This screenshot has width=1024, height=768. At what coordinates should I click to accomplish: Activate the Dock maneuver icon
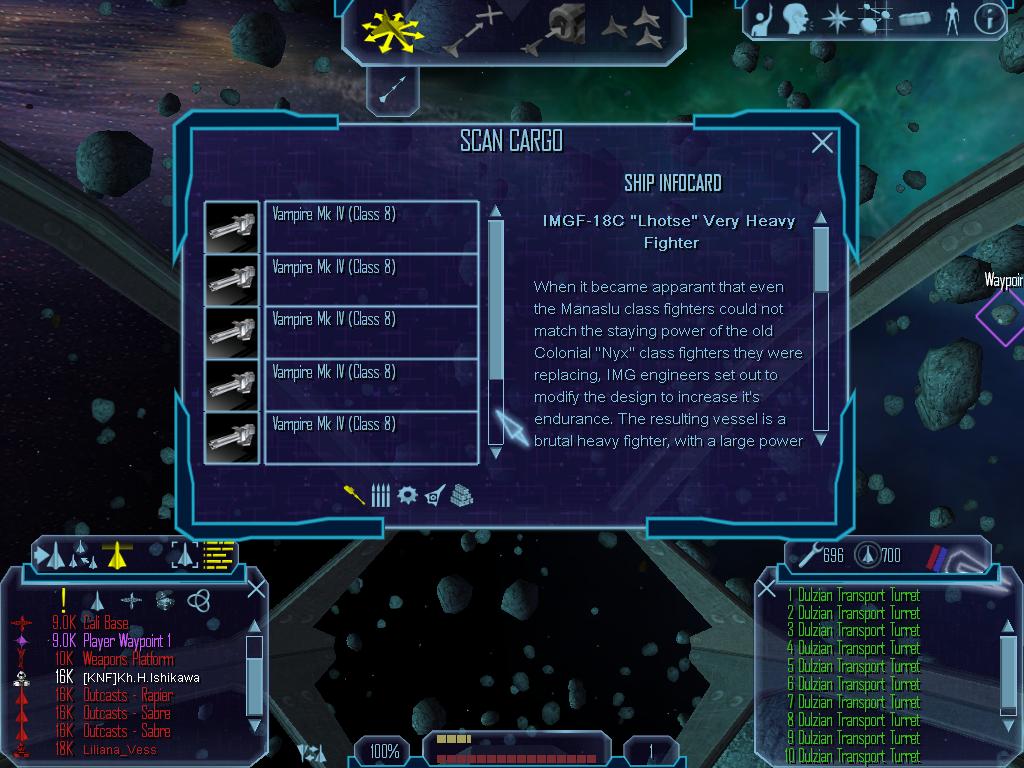click(553, 28)
